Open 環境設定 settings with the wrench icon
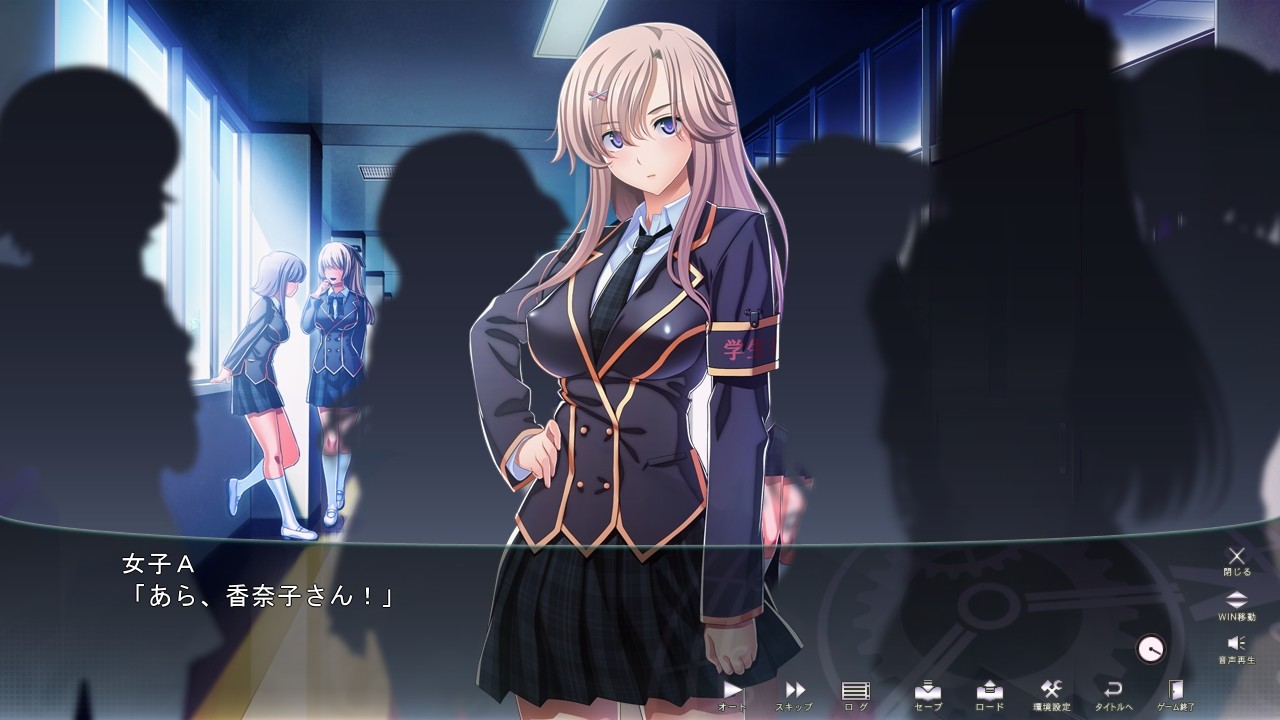The width and height of the screenshot is (1280, 720). point(1053,692)
